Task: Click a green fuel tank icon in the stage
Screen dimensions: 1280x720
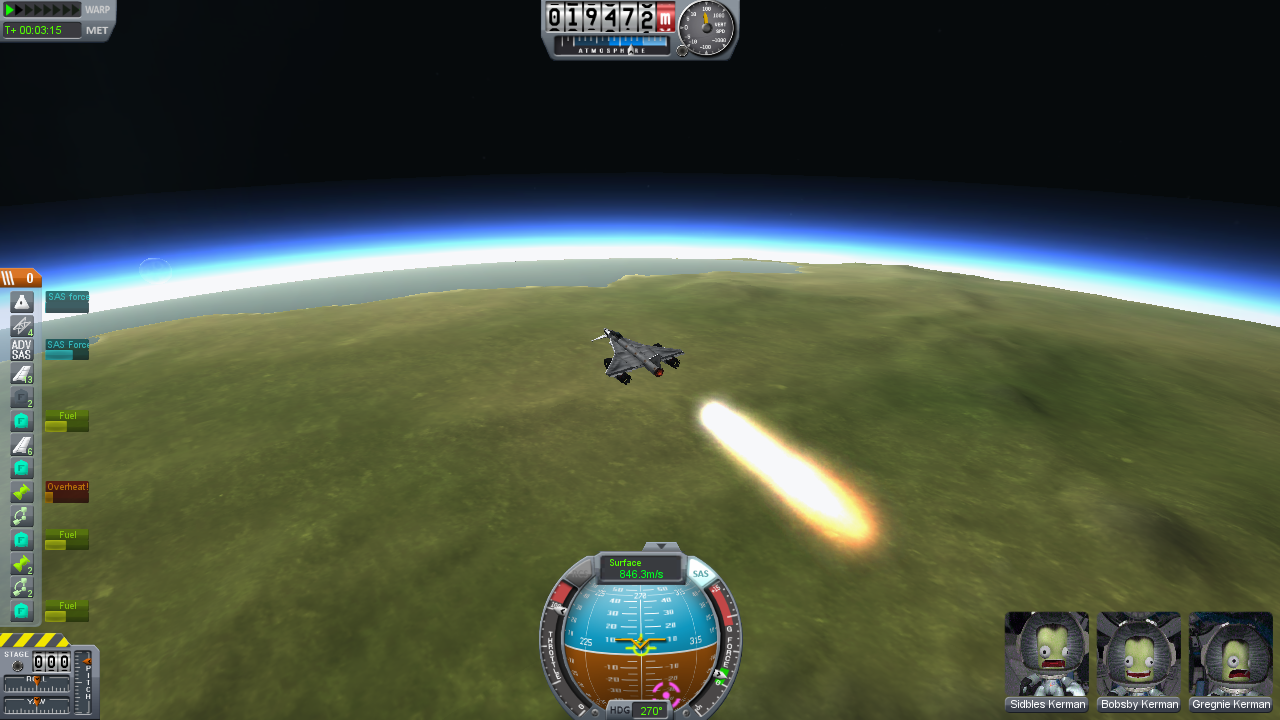Action: click(22, 420)
